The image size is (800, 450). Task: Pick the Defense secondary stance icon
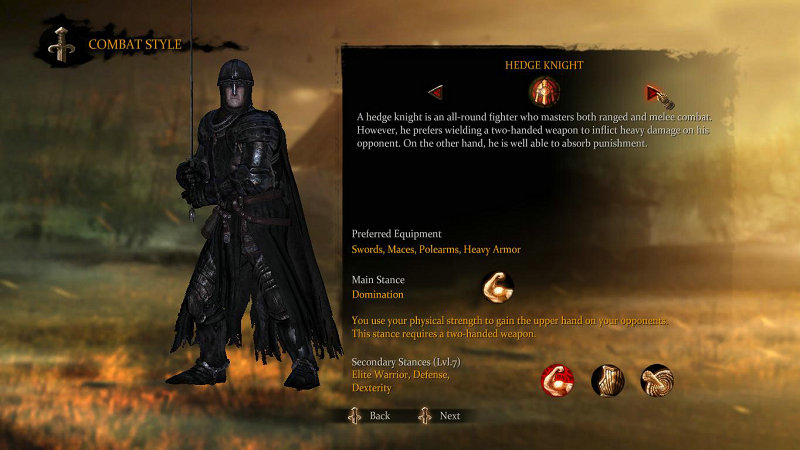click(608, 380)
